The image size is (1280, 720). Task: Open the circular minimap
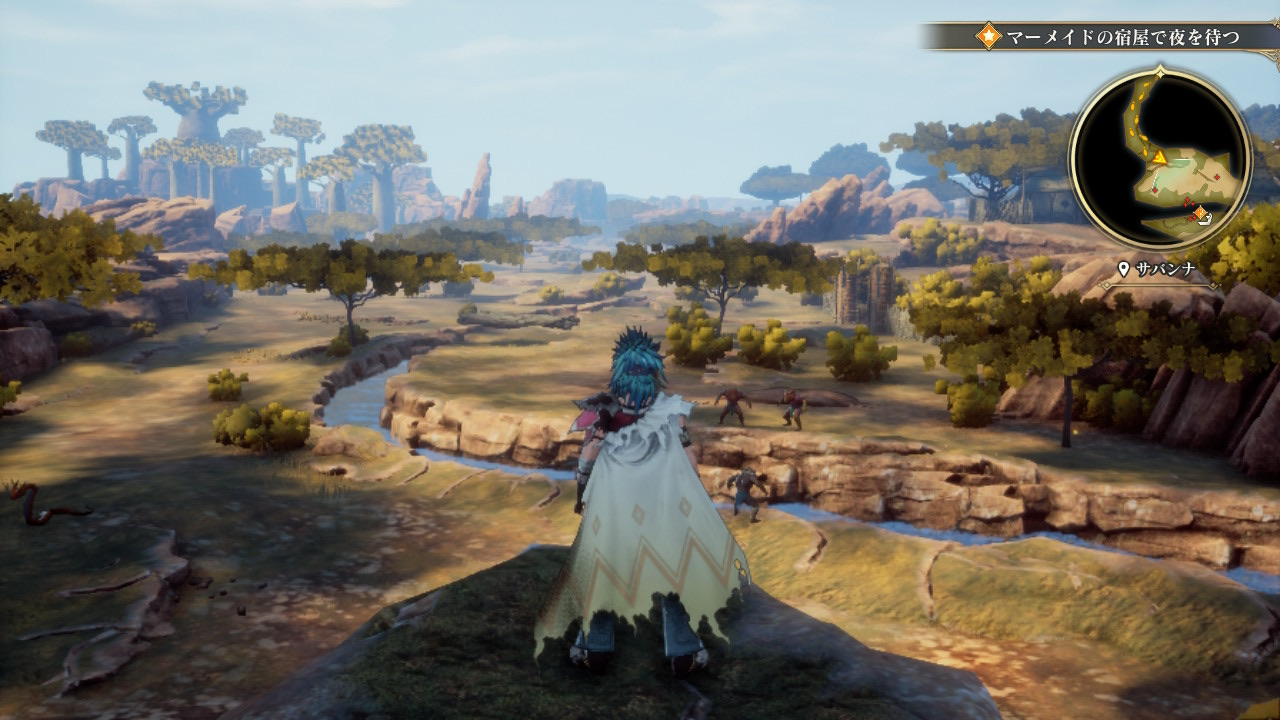pyautogui.click(x=1160, y=157)
